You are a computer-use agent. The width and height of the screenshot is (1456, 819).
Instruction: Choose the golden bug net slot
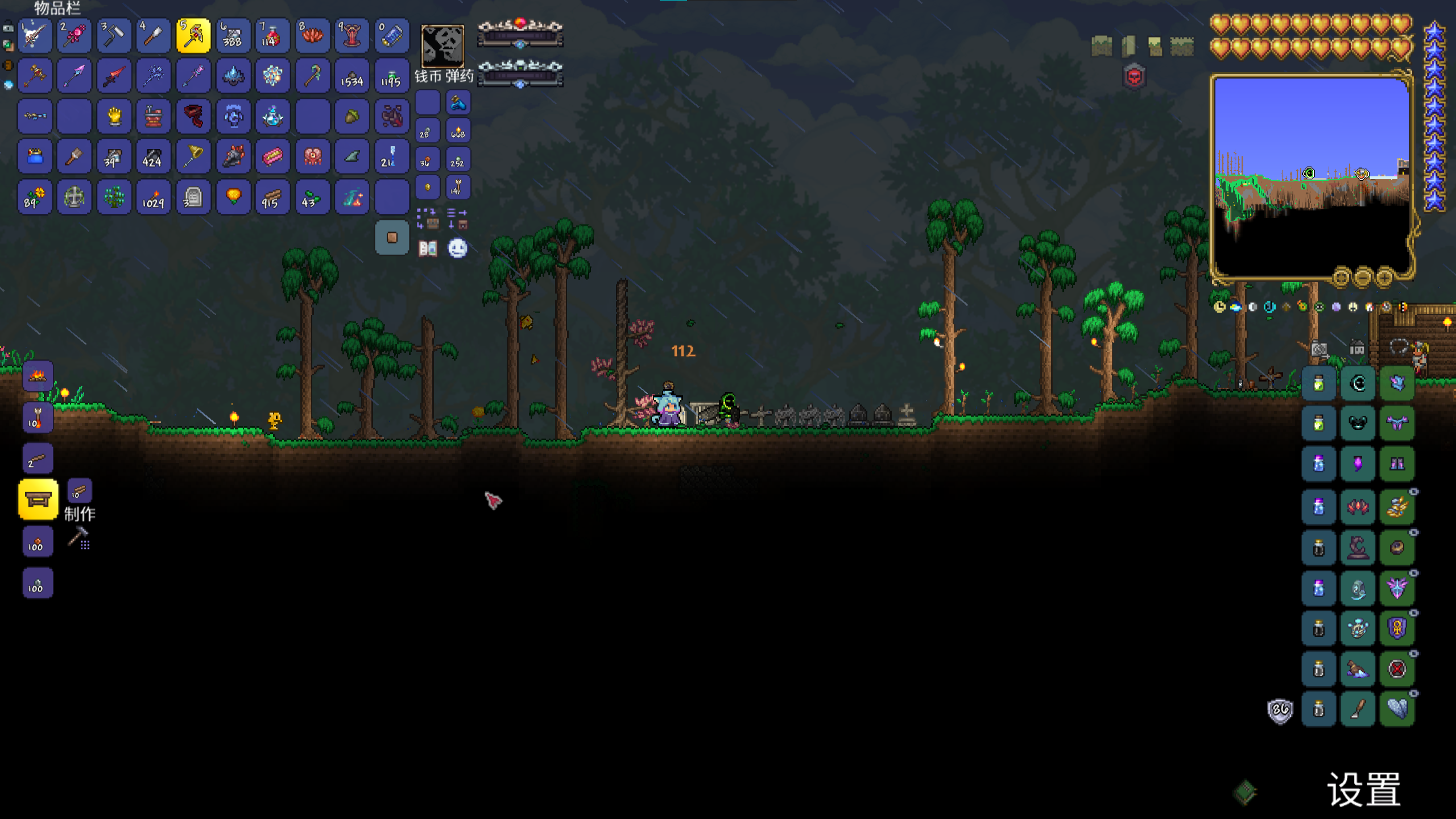[193, 156]
